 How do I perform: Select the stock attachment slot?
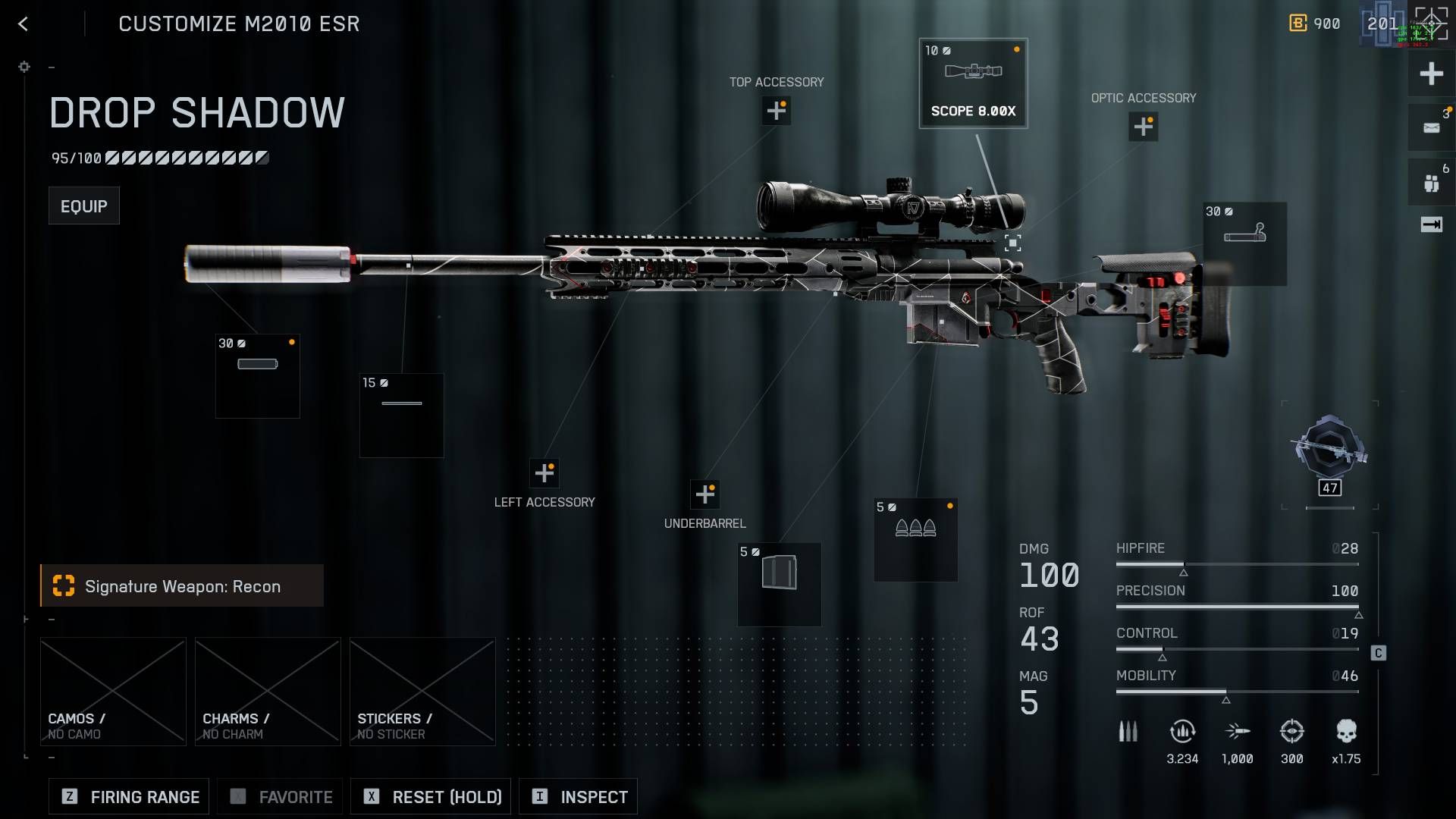(x=1244, y=243)
